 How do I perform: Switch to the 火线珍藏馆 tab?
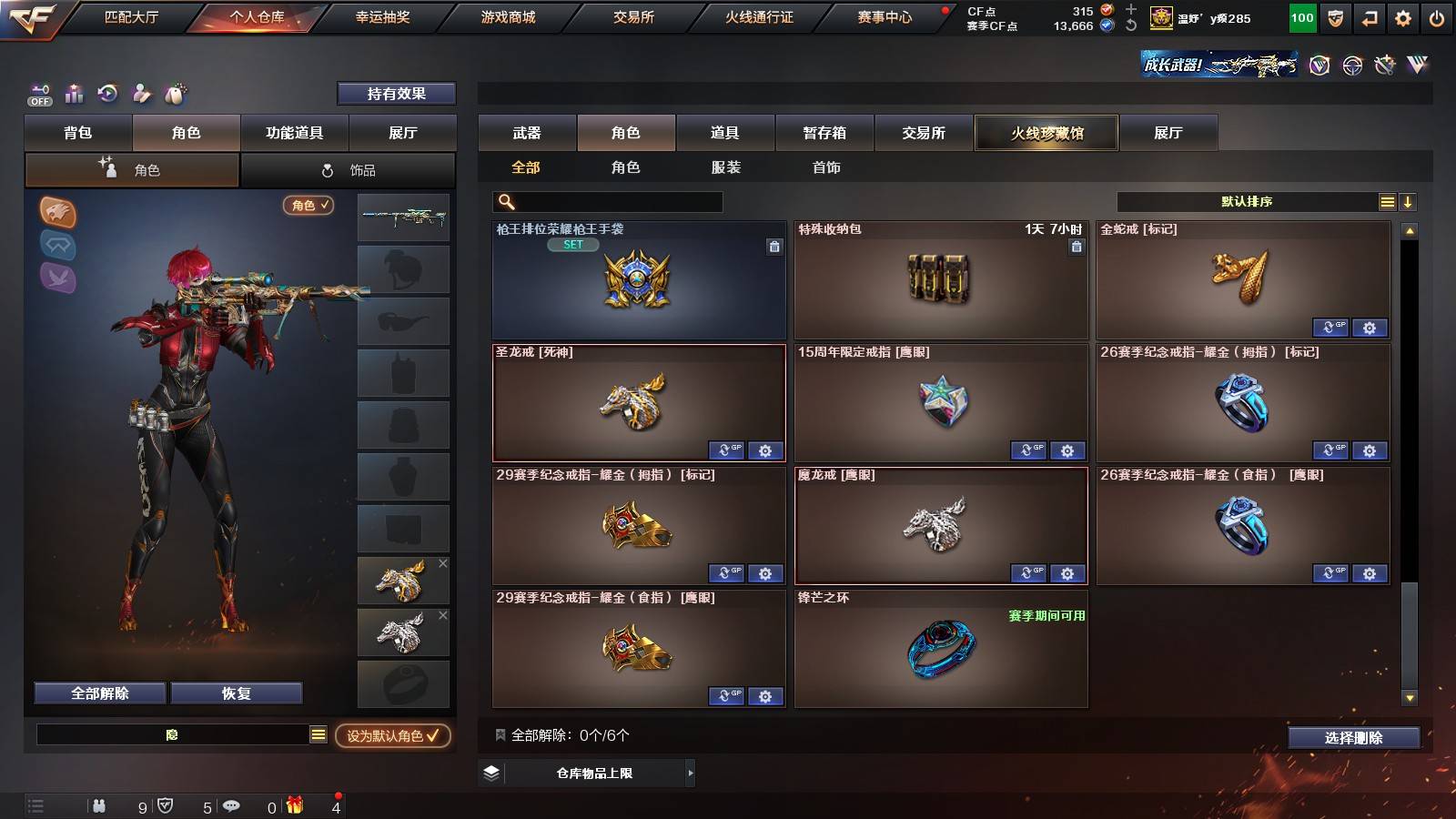coord(1046,133)
